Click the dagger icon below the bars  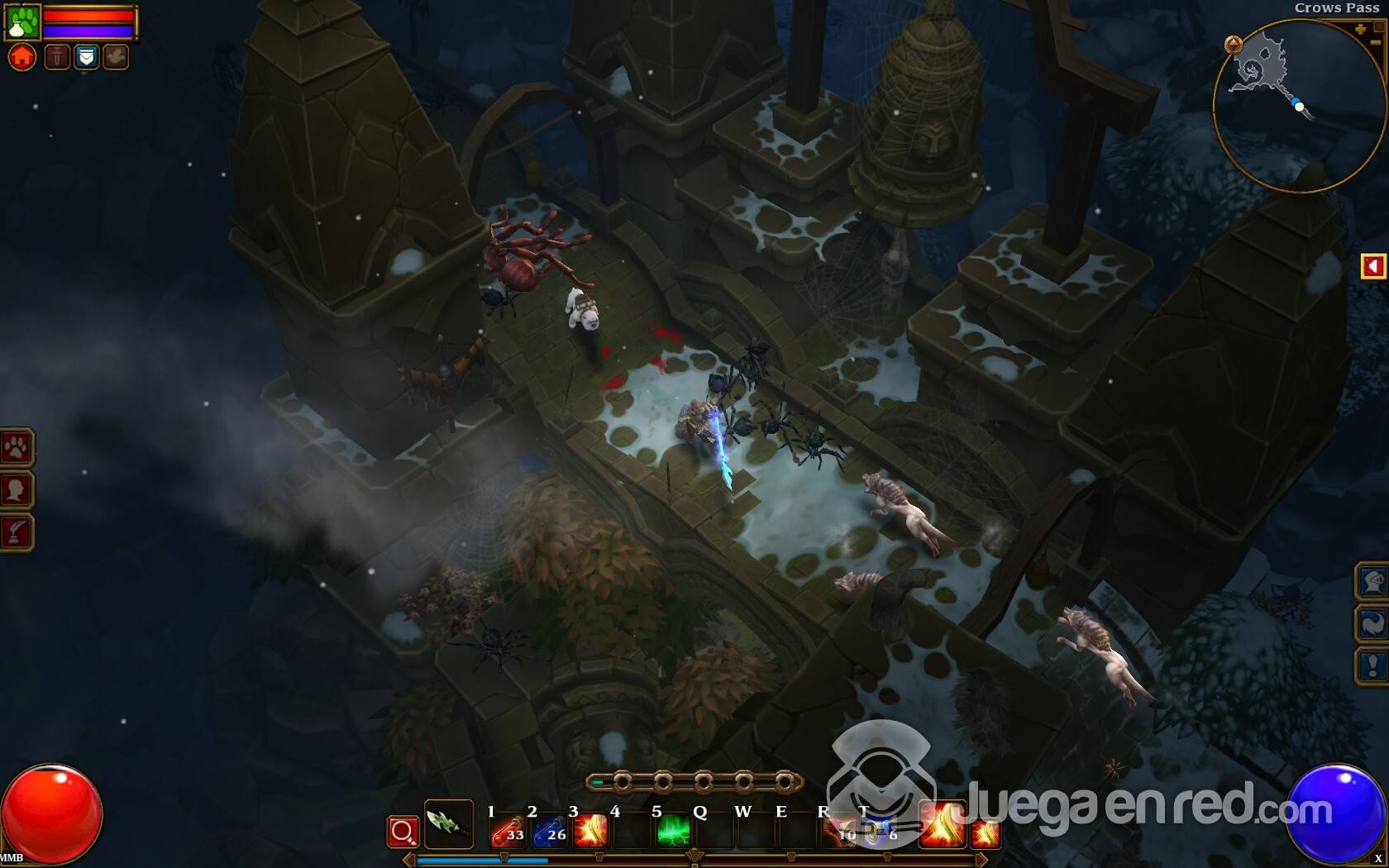click(56, 57)
